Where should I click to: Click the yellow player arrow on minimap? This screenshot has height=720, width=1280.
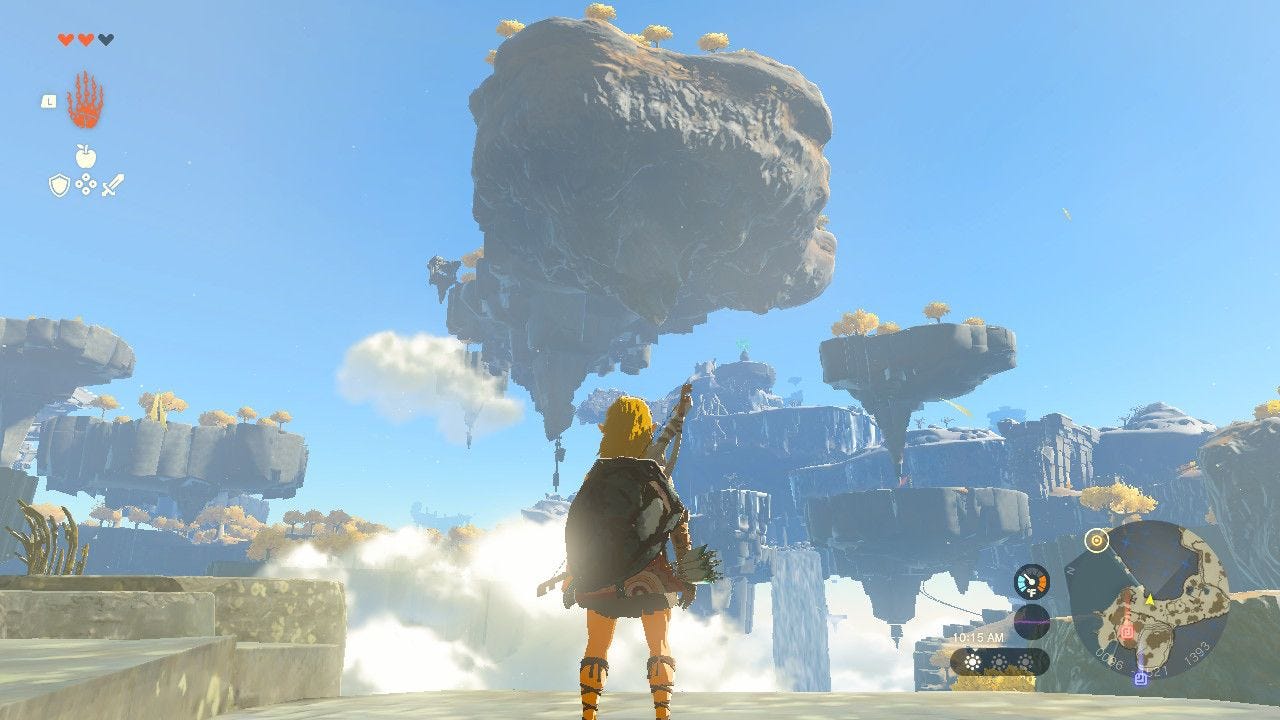1150,599
